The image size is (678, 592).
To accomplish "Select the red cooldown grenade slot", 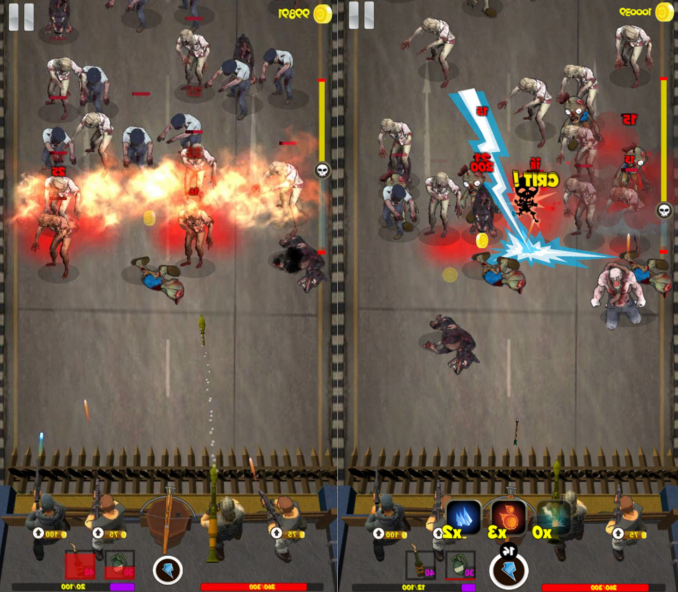I will pyautogui.click(x=119, y=565).
